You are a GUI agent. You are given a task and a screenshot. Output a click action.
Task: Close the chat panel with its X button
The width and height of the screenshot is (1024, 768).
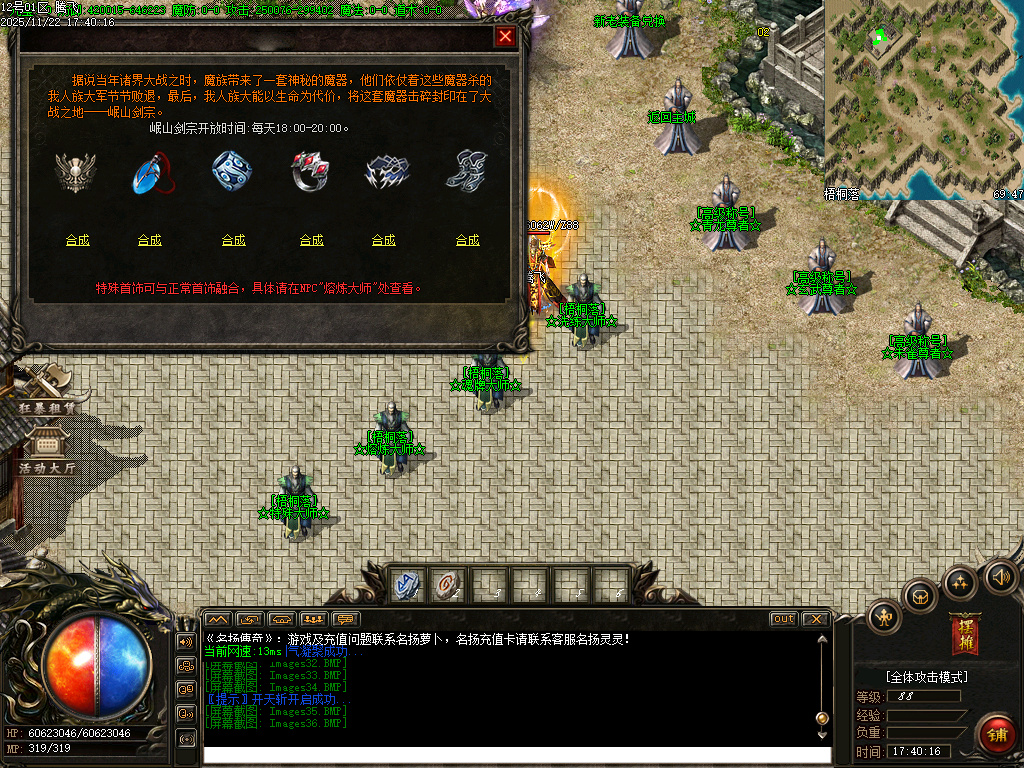pyautogui.click(x=815, y=619)
